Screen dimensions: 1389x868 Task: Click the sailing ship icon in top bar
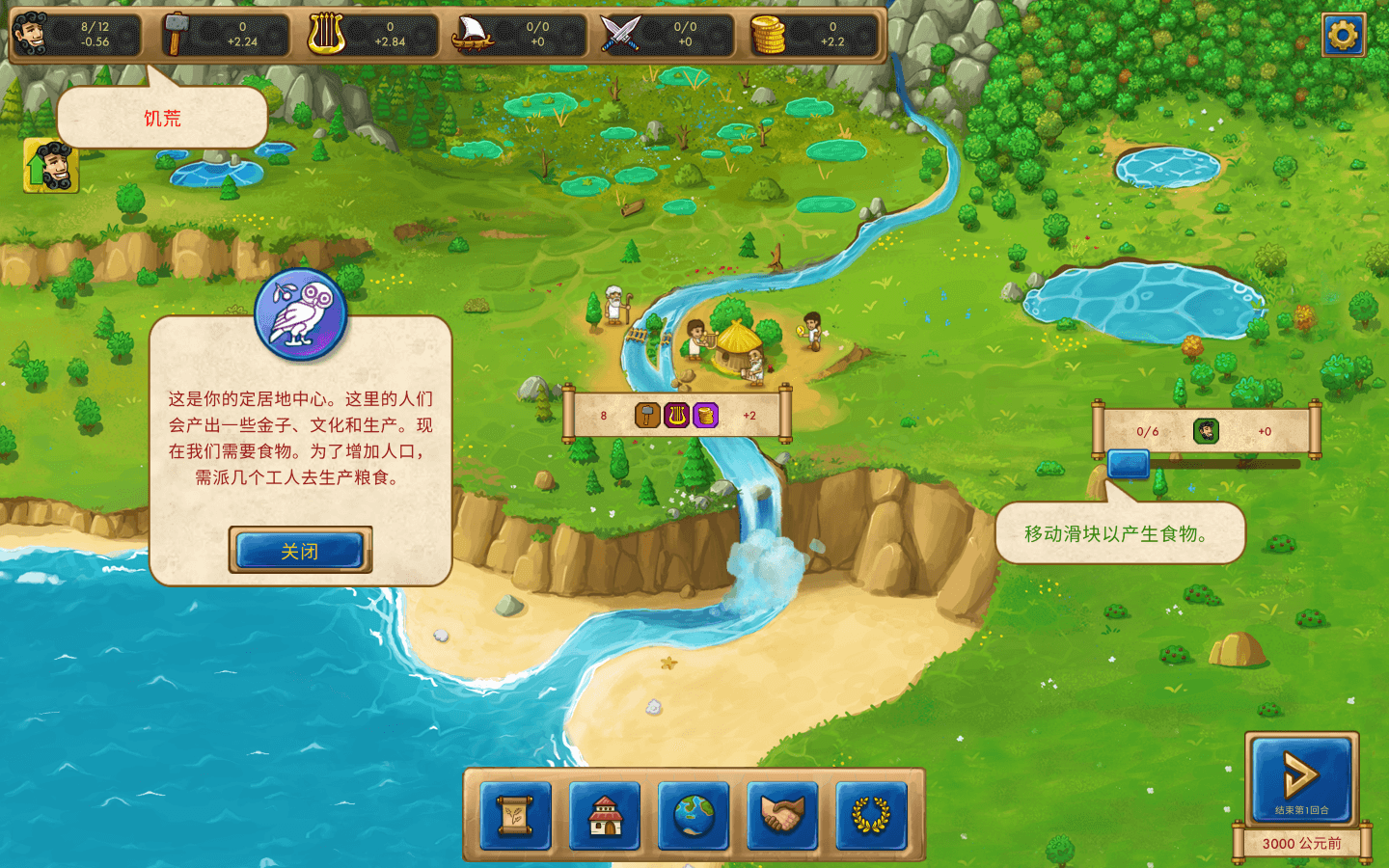coord(473,35)
